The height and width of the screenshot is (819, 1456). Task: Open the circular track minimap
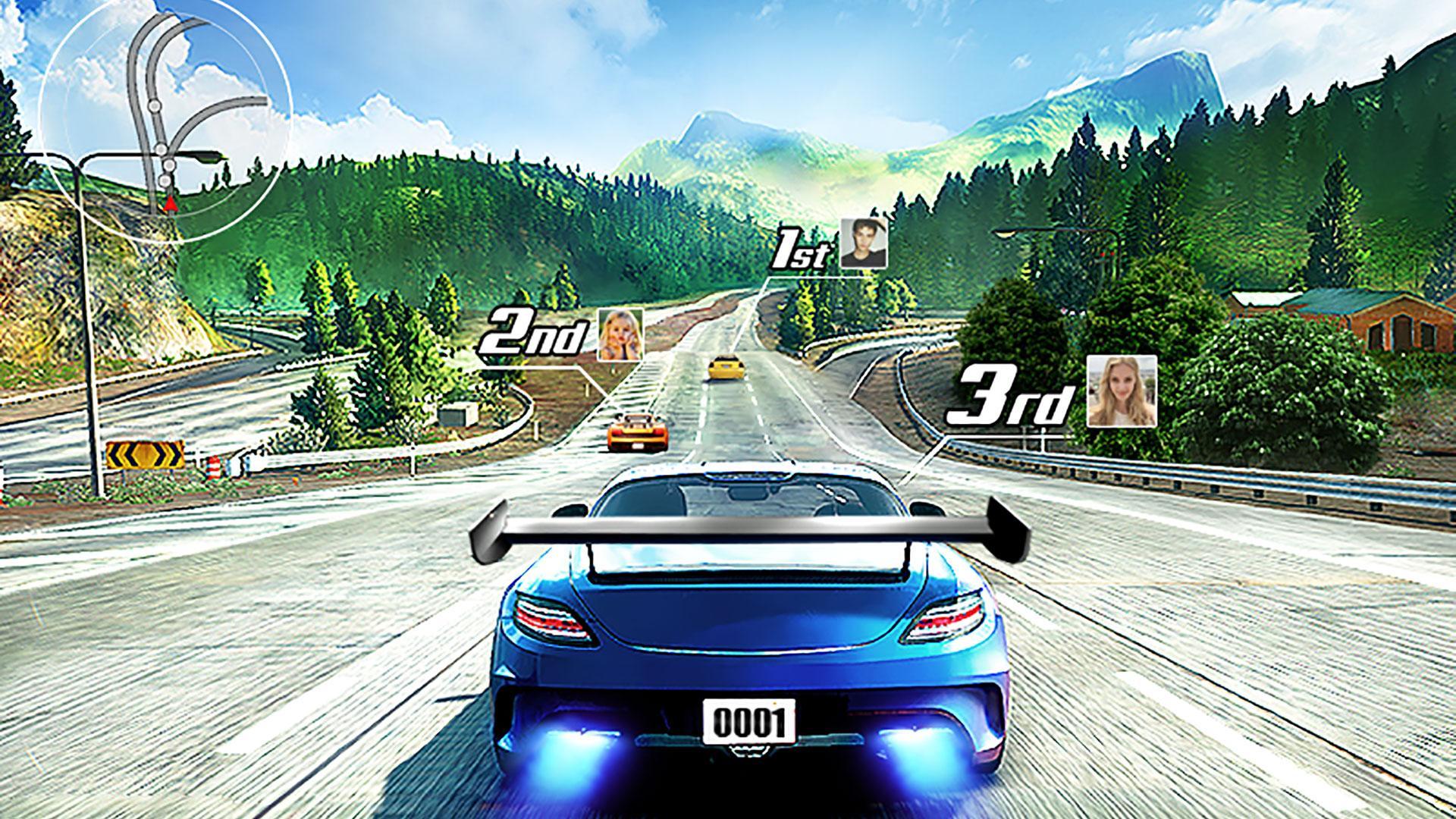[165, 116]
